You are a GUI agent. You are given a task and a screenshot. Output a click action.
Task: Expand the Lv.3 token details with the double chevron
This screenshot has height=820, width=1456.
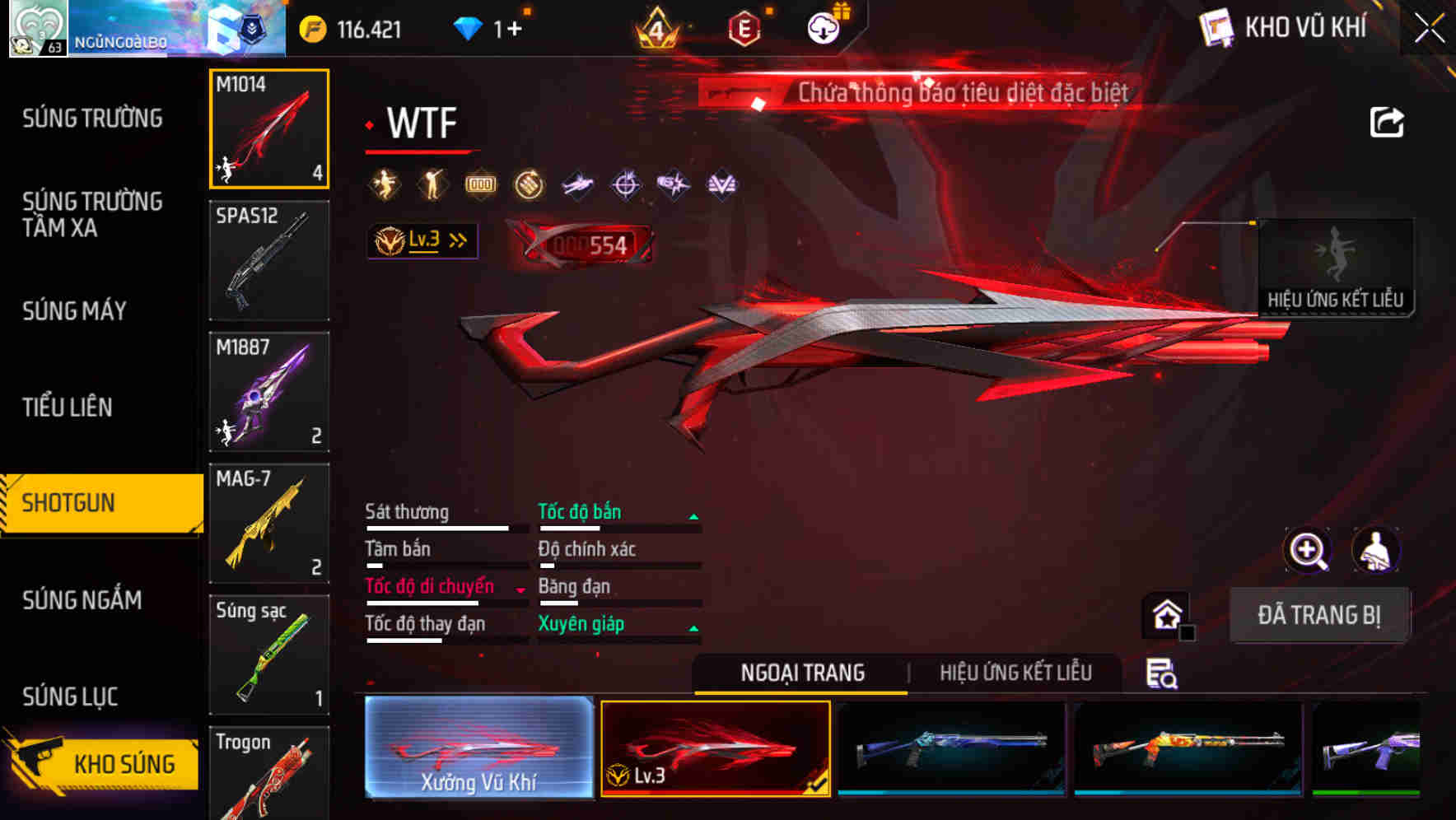(x=456, y=240)
